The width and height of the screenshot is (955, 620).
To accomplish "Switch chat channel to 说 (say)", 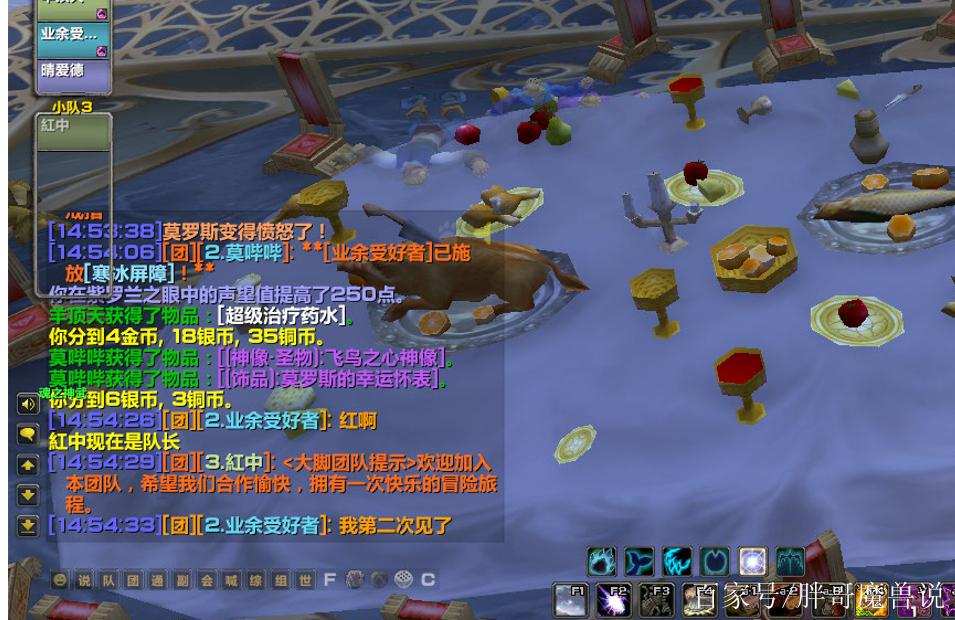I will point(84,580).
